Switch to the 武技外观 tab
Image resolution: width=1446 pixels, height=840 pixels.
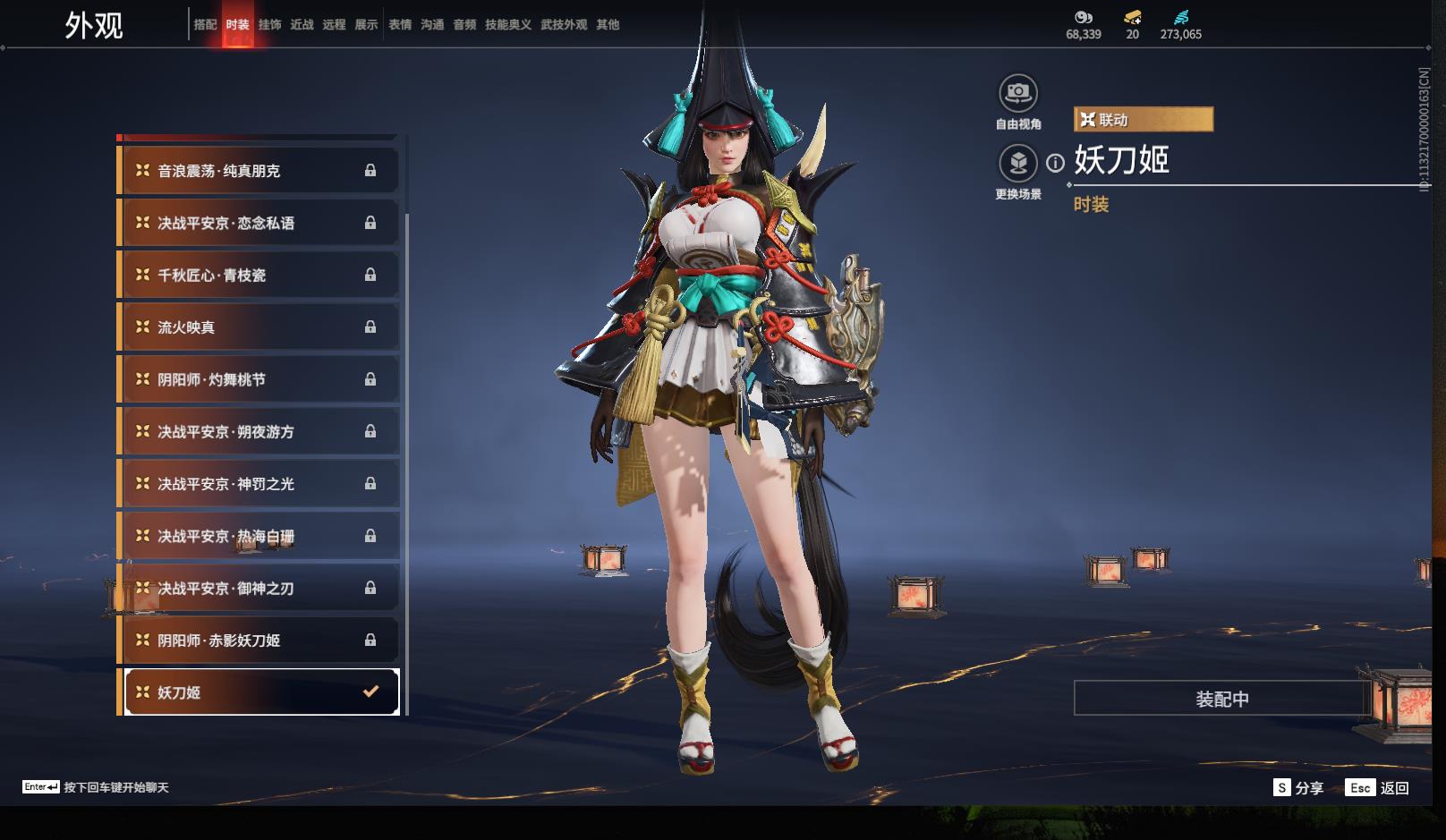(x=564, y=25)
